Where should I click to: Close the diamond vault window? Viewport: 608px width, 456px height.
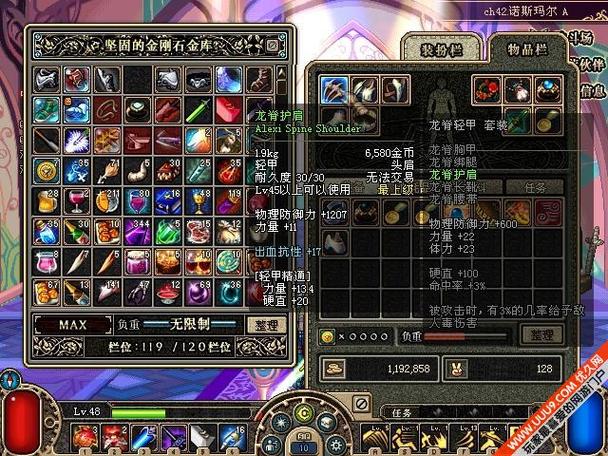(272, 45)
